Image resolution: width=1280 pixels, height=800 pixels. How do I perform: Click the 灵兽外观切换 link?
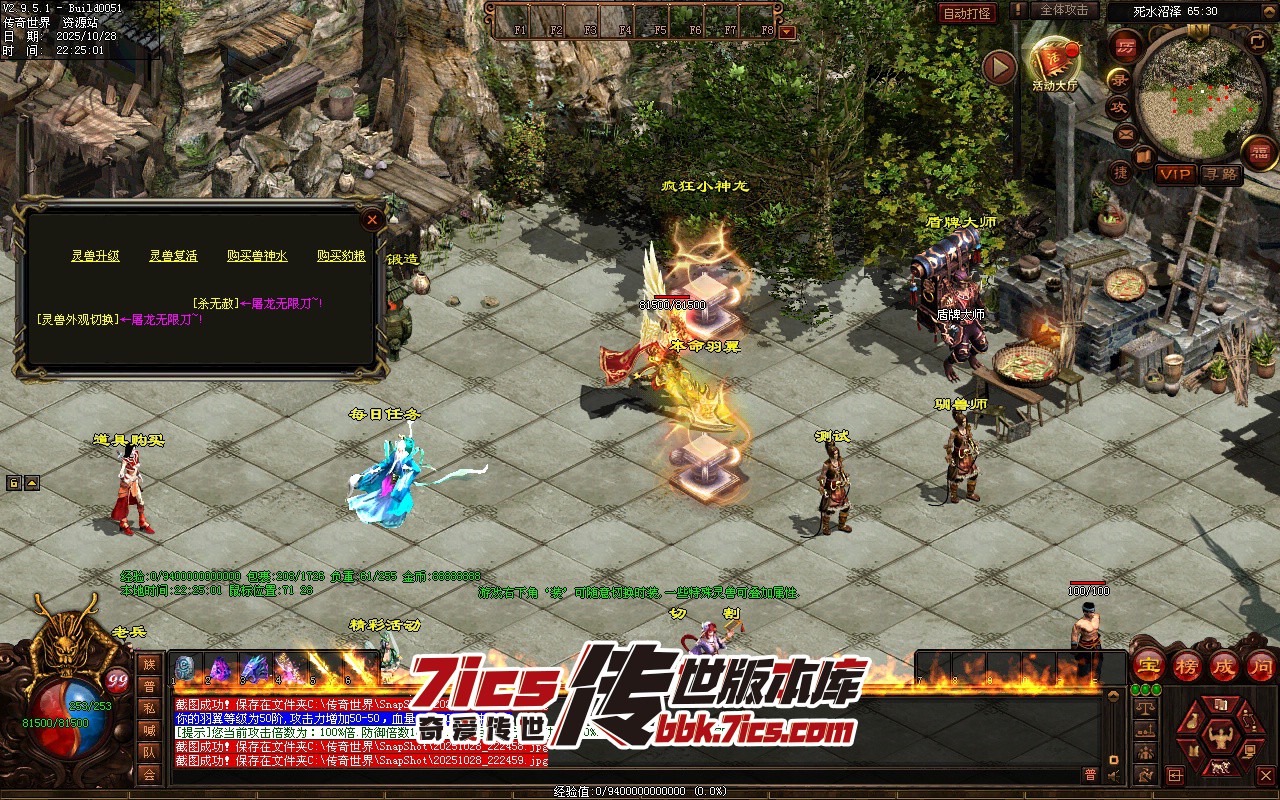(x=76, y=320)
